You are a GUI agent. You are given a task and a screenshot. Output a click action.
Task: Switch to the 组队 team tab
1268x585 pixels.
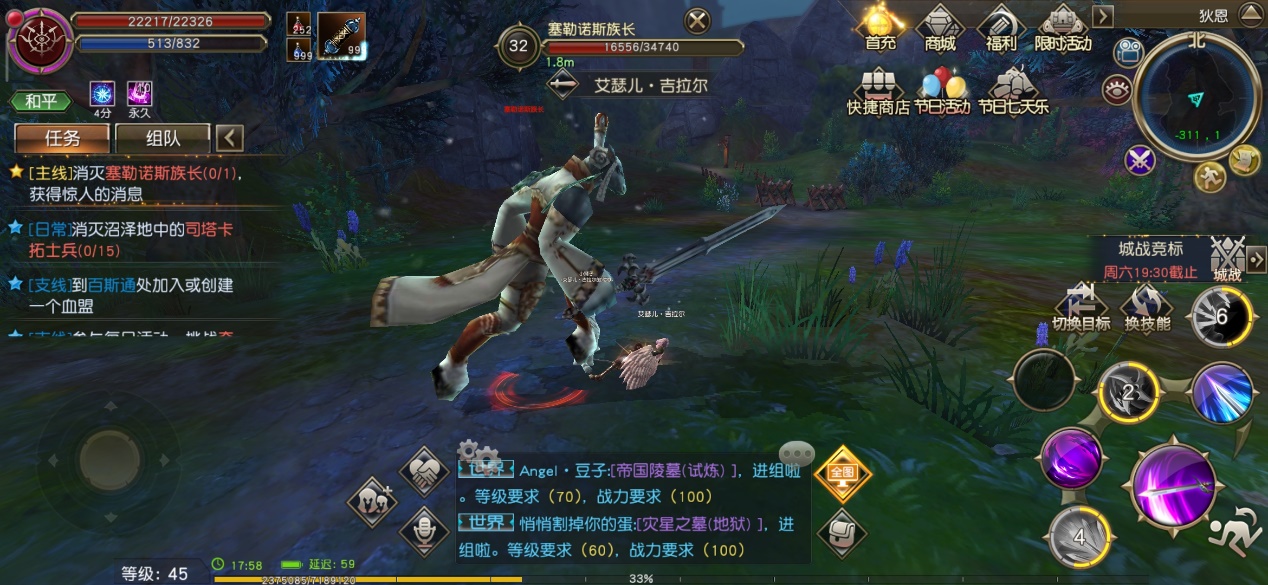[162, 138]
